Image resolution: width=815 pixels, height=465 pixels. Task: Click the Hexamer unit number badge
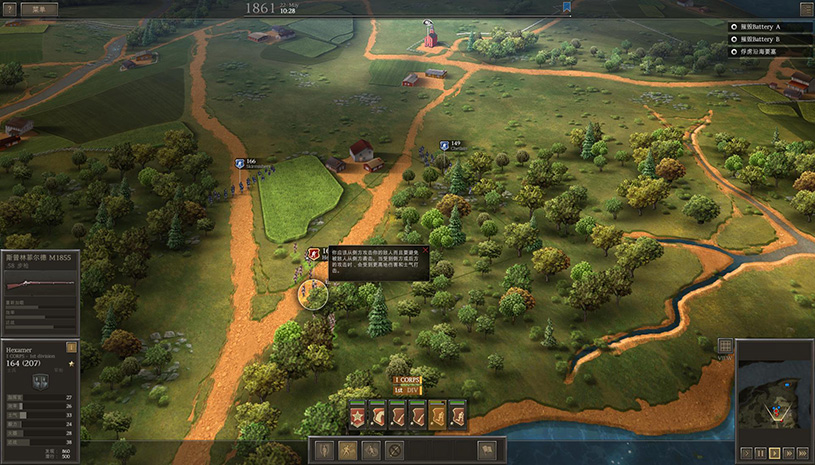71,346
